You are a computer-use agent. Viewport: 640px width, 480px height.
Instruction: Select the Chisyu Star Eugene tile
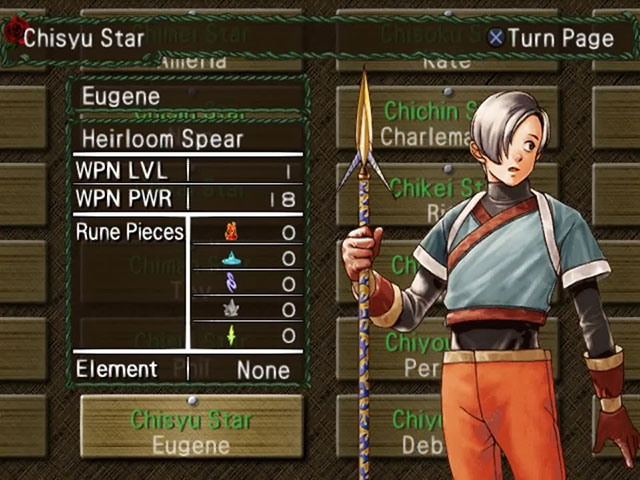click(x=191, y=428)
